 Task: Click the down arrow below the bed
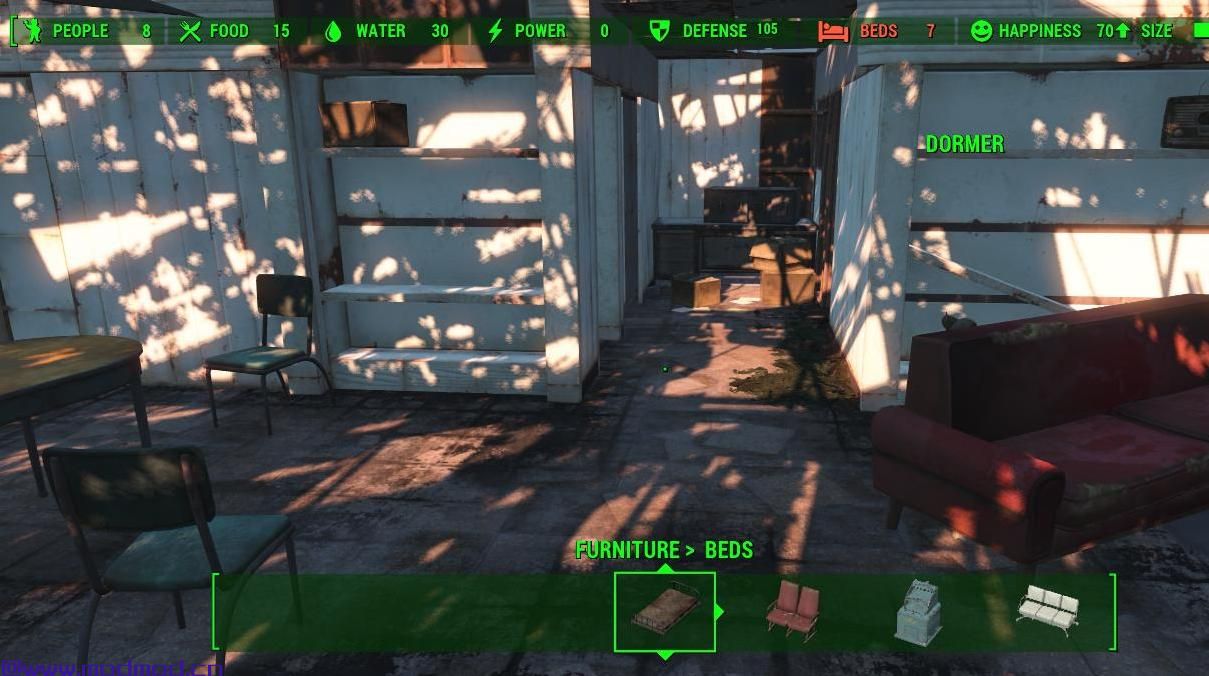[x=665, y=655]
